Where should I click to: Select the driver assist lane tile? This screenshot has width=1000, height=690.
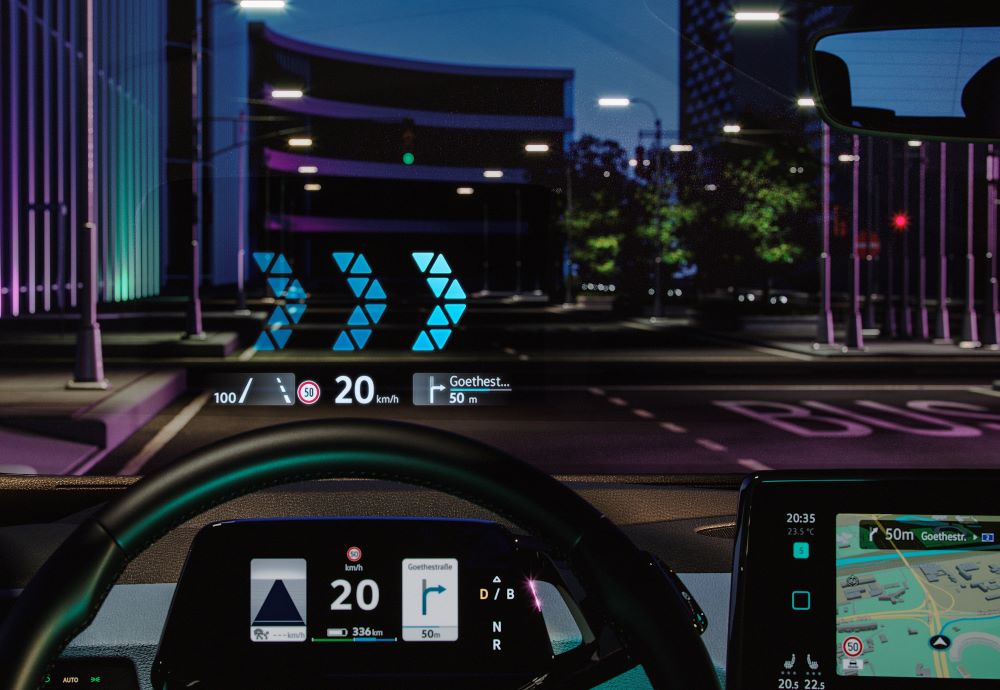pos(278,598)
